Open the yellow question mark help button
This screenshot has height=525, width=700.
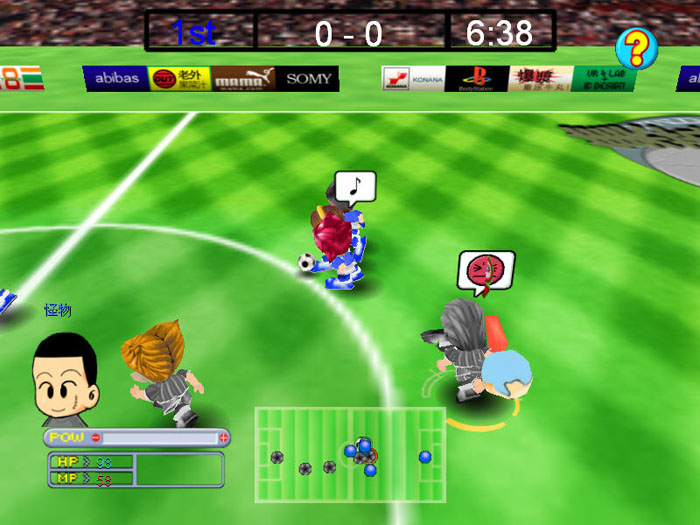click(x=636, y=48)
